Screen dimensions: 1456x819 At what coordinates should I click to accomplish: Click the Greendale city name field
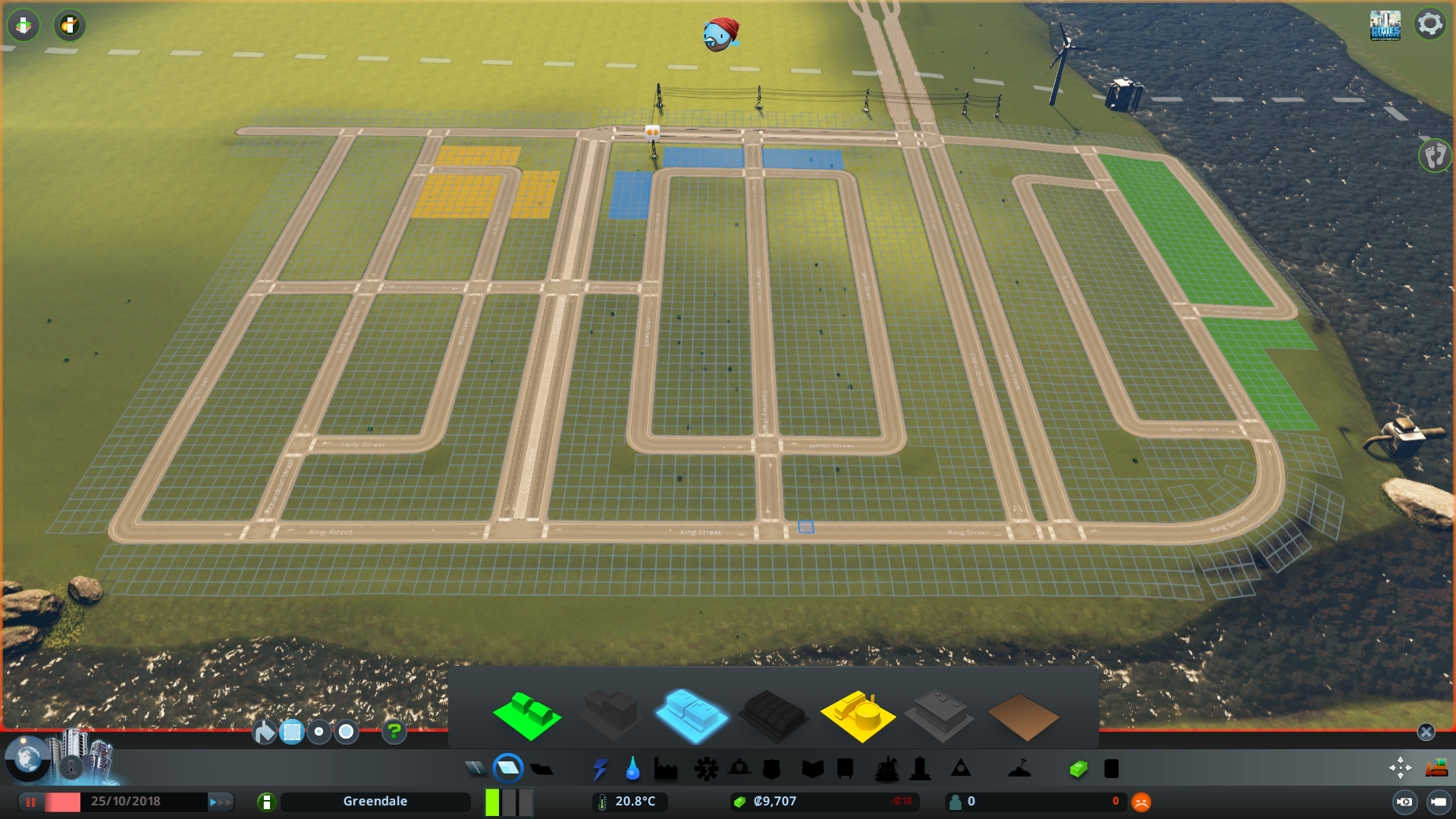[375, 801]
